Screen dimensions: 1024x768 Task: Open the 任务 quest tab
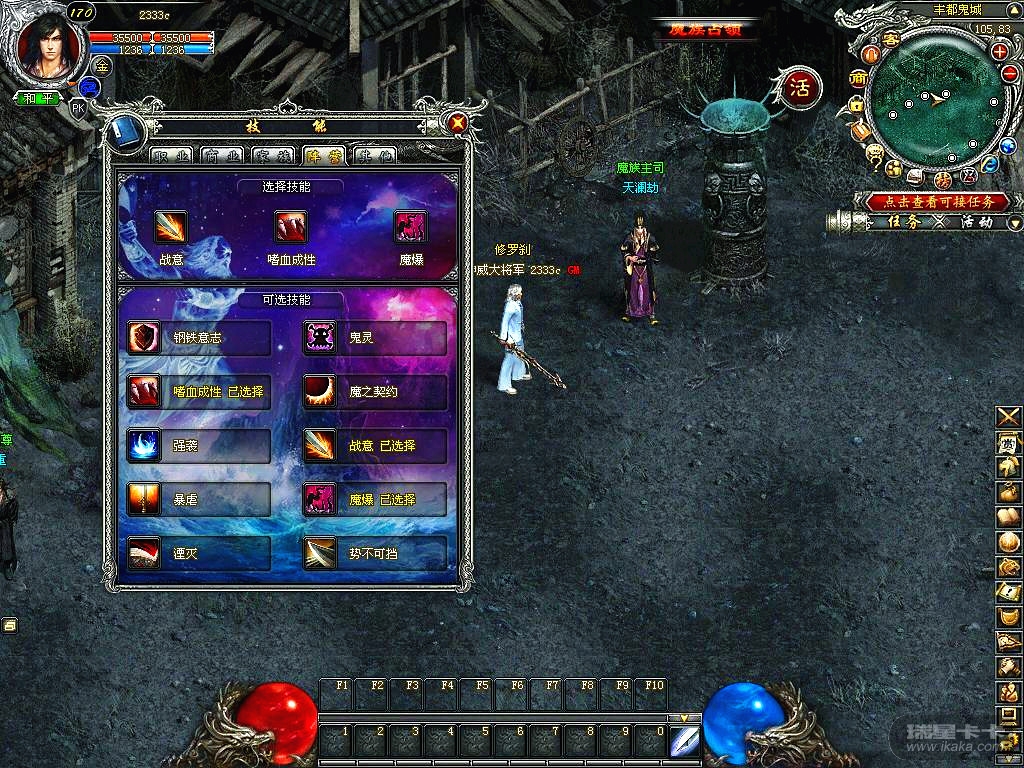point(903,222)
